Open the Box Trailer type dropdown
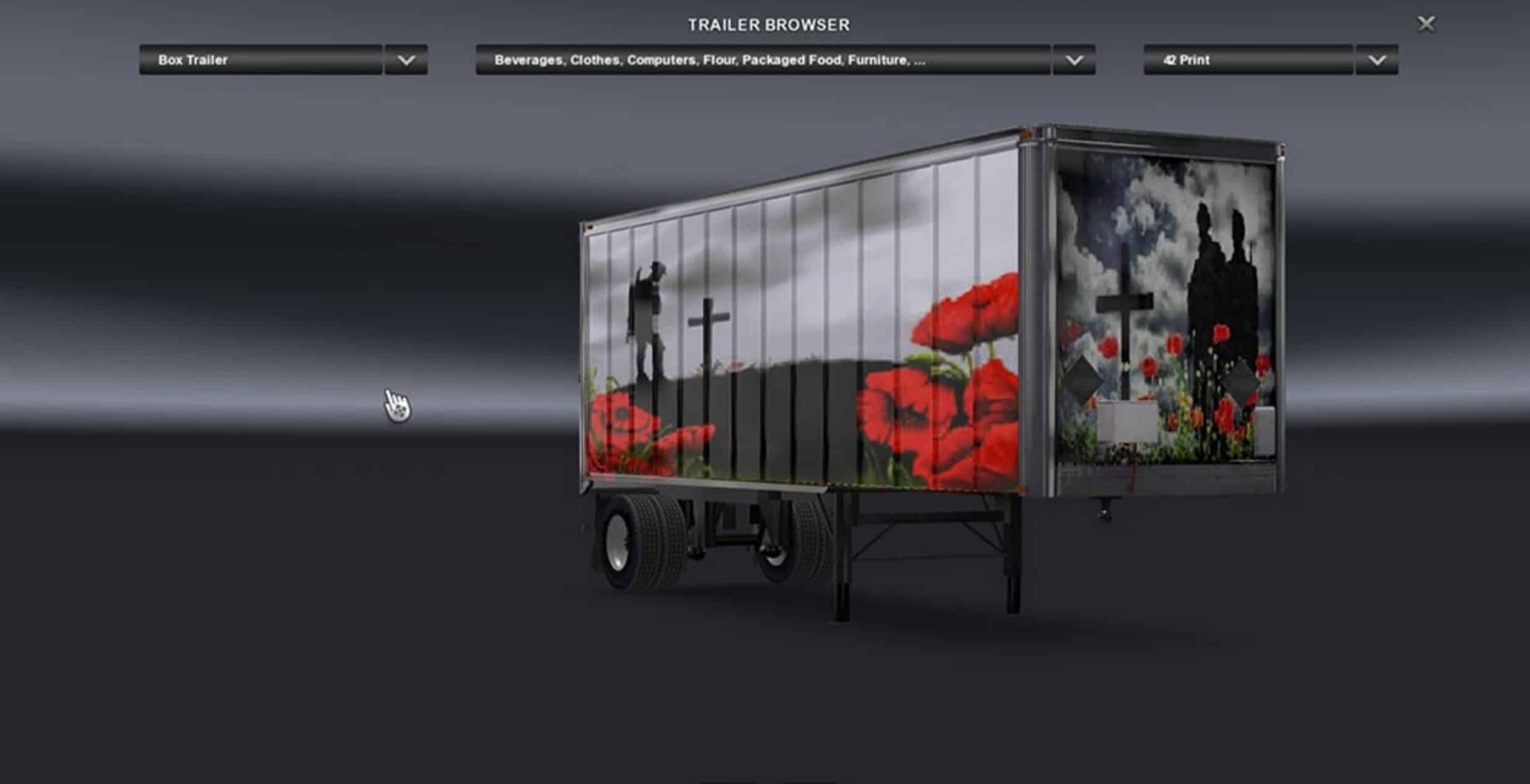This screenshot has height=784, width=1530. coord(261,60)
